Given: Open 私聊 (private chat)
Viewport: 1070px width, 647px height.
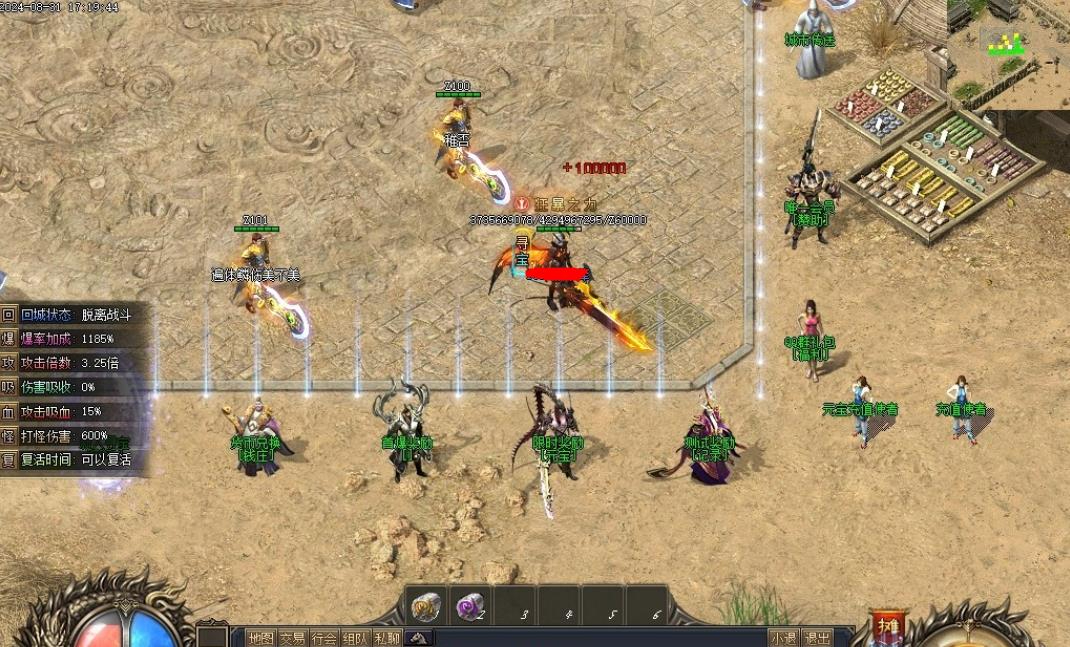Looking at the screenshot, I should tap(387, 638).
